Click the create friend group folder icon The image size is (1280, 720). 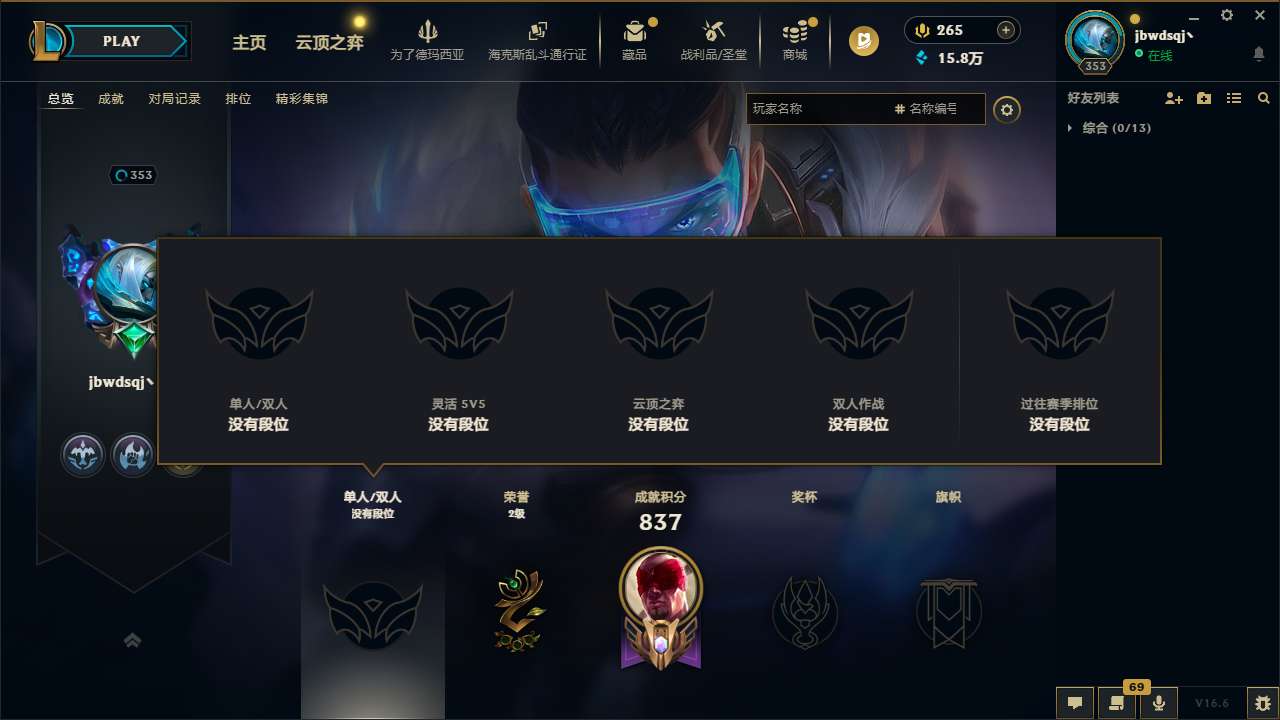coord(1203,98)
